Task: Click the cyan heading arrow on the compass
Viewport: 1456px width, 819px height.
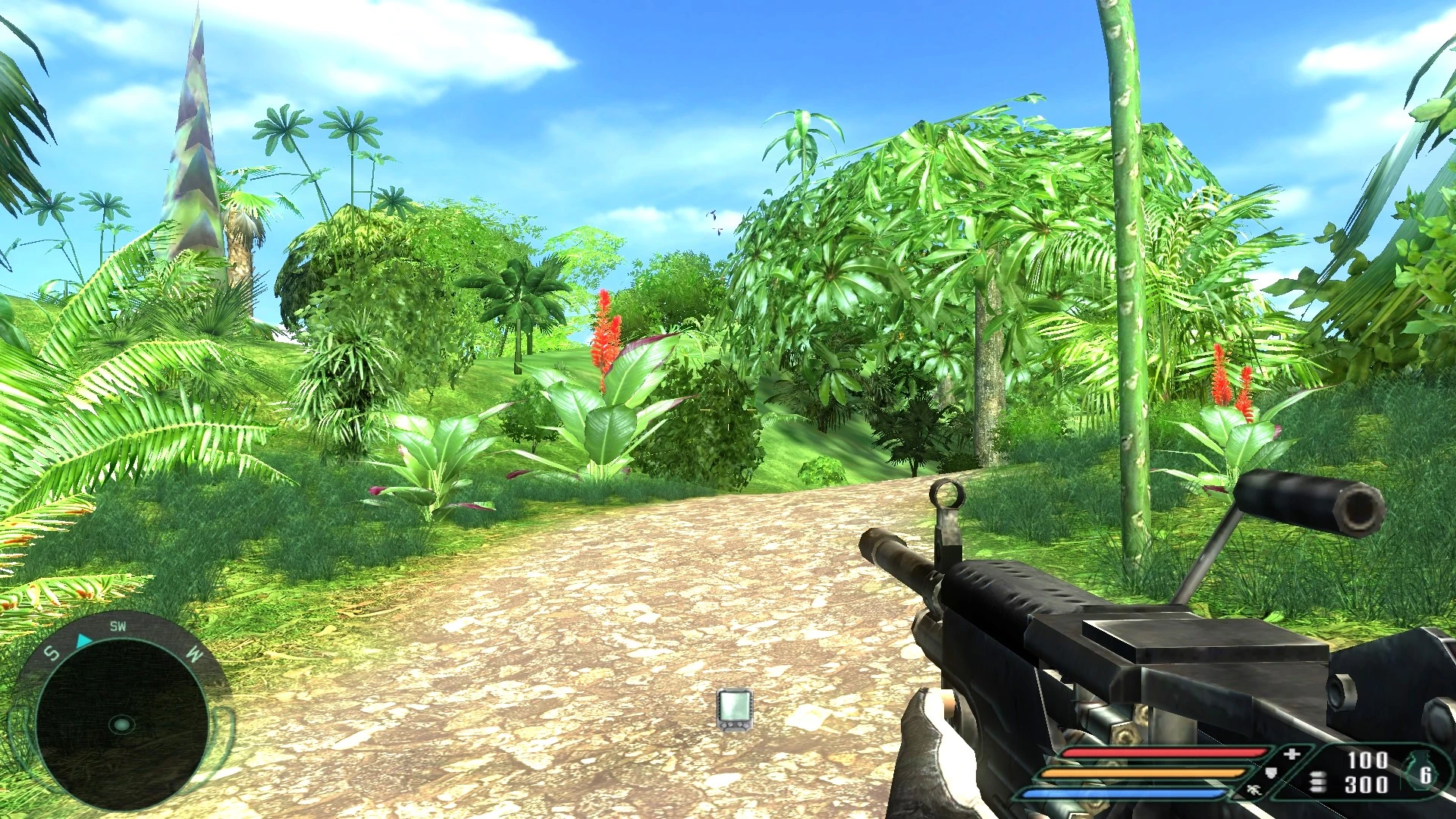Action: point(83,641)
